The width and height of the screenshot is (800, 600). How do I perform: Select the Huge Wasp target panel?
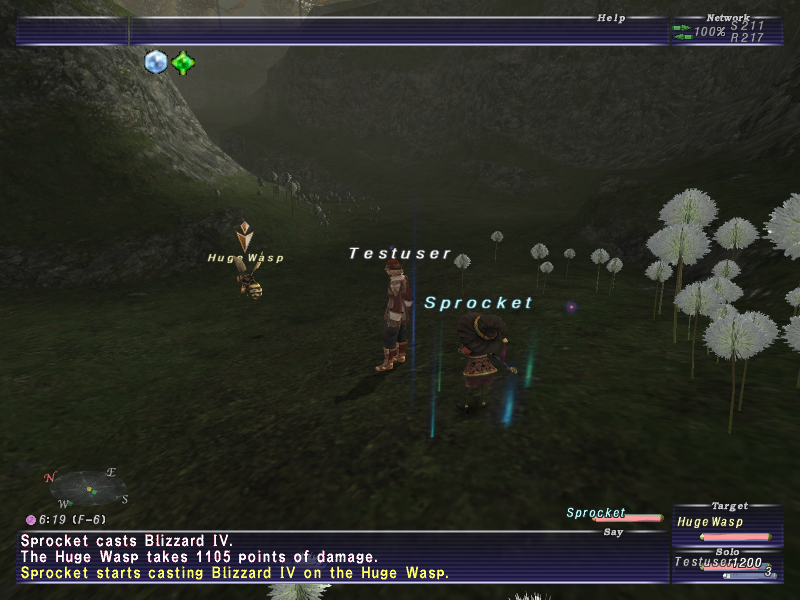pos(726,523)
